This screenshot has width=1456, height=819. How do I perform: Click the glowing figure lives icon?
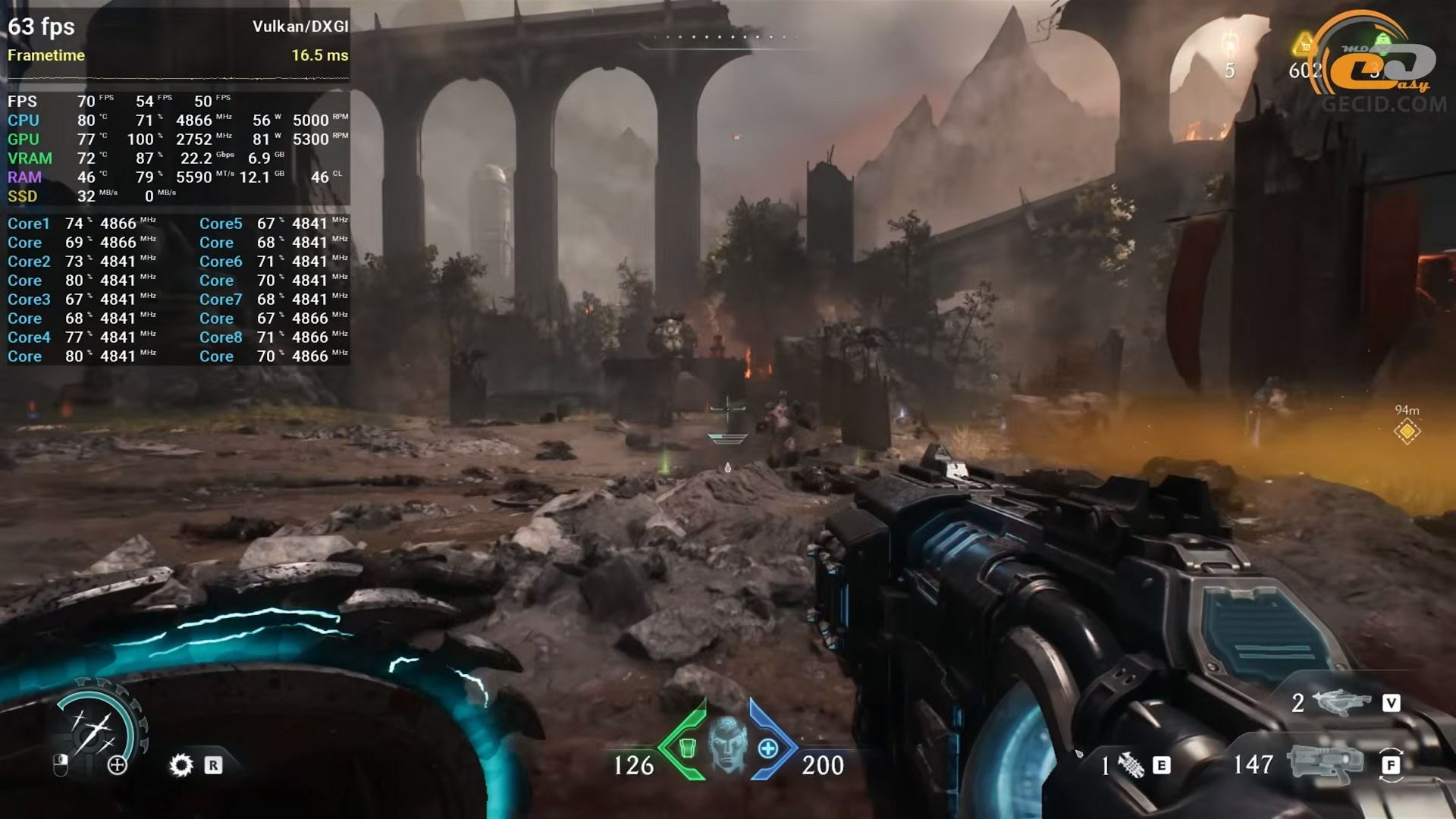pyautogui.click(x=1230, y=44)
